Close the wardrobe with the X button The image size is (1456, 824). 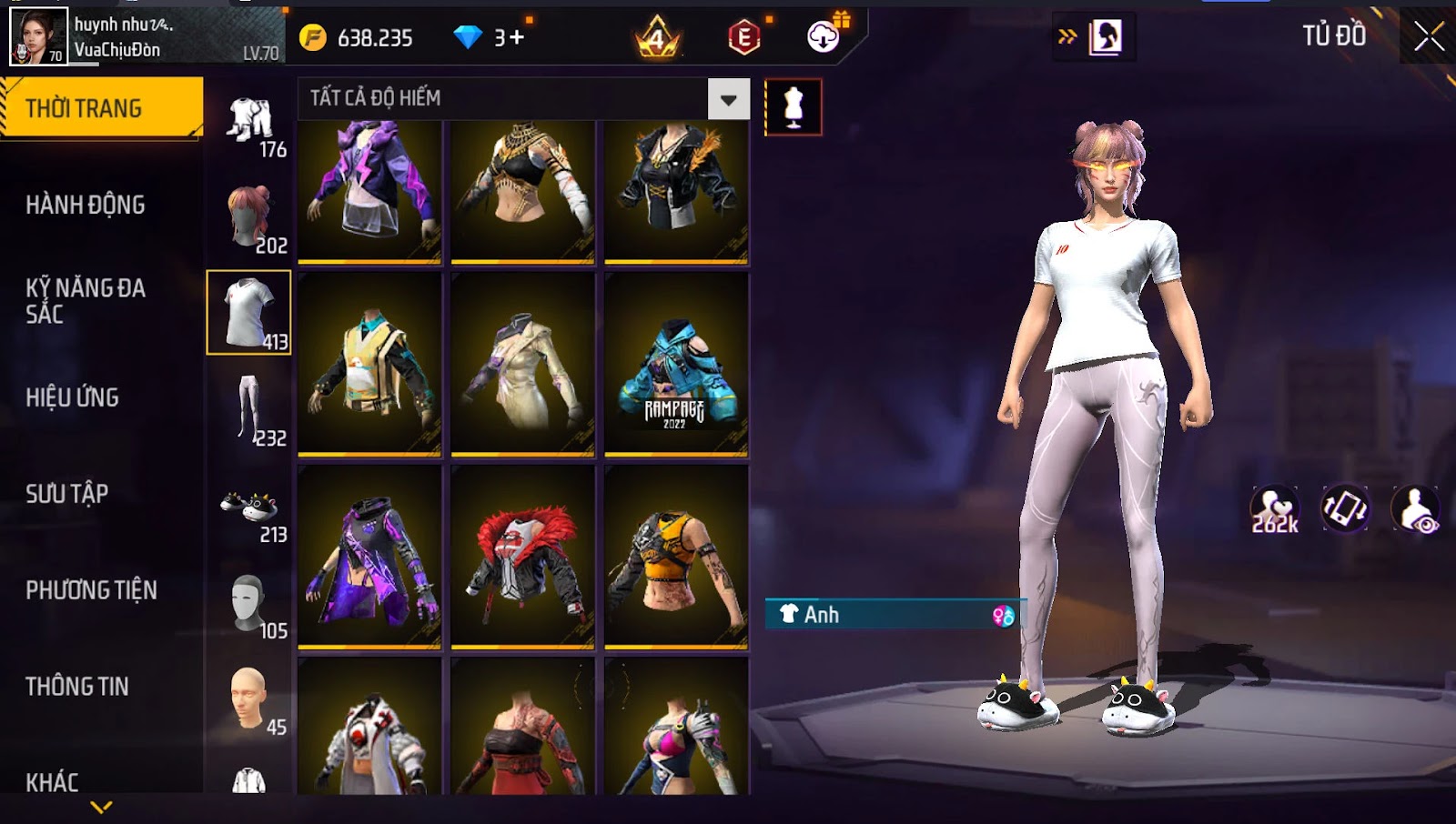pyautogui.click(x=1428, y=36)
